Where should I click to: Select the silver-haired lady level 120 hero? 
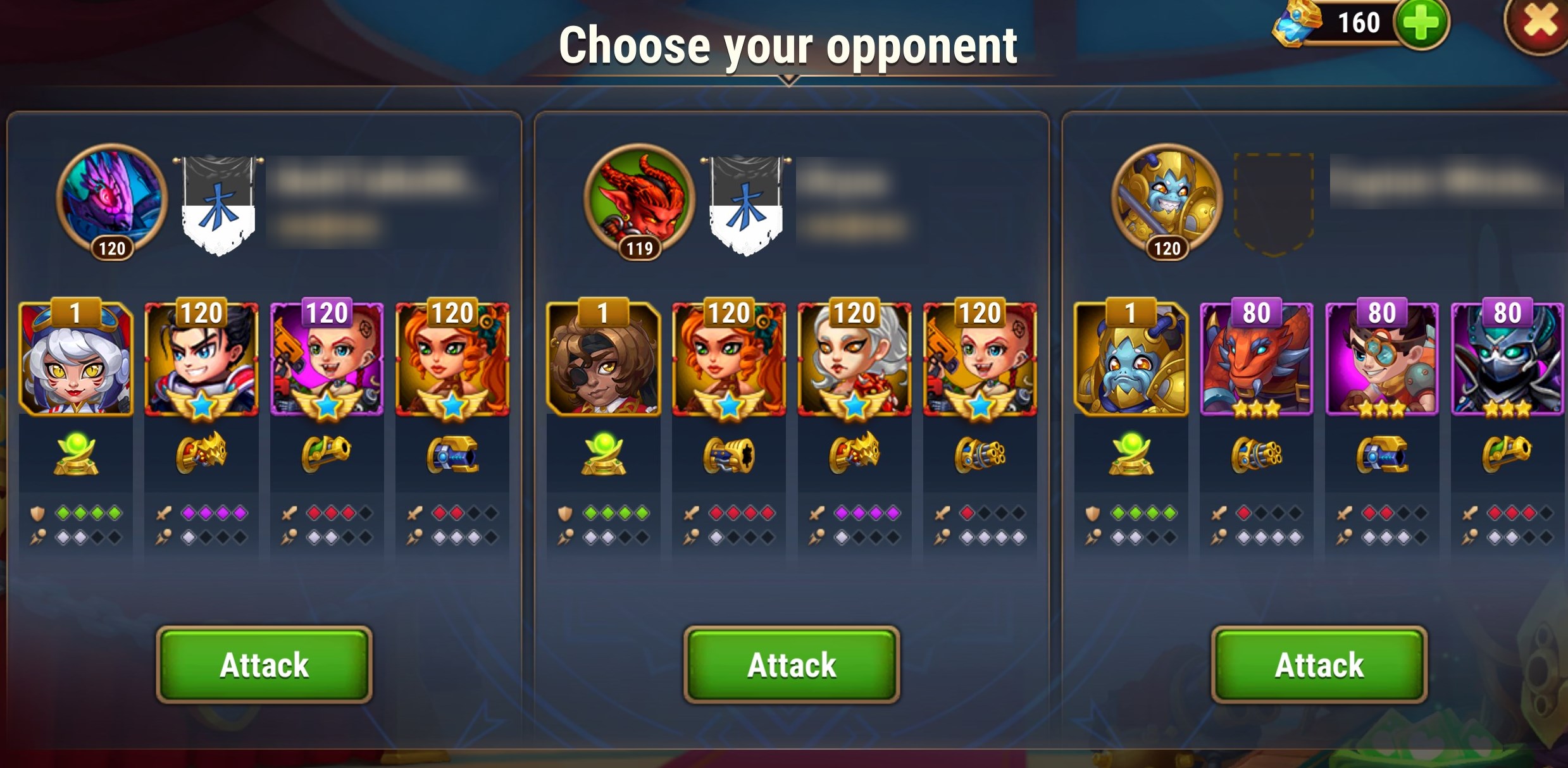point(854,359)
